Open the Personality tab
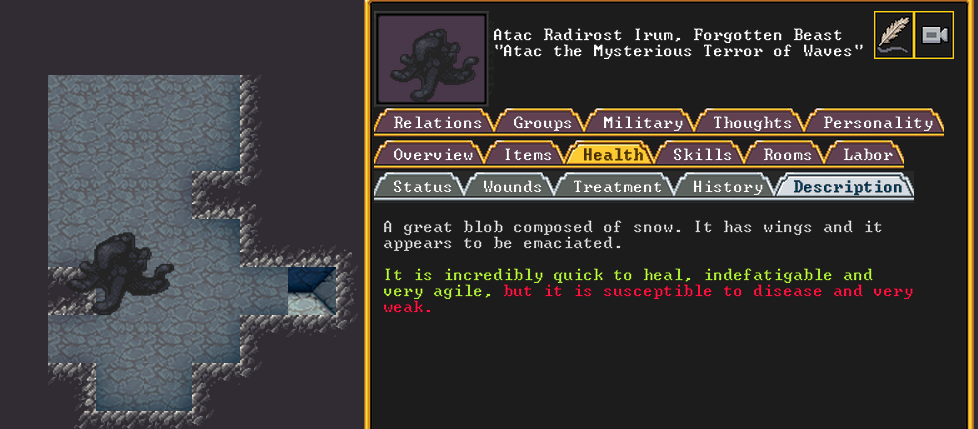The width and height of the screenshot is (978, 429). point(877,123)
